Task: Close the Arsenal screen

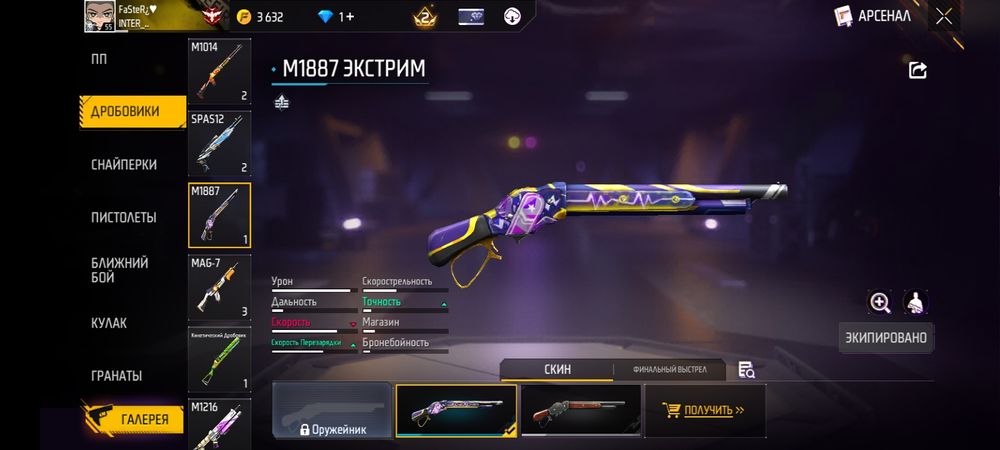Action: (944, 16)
